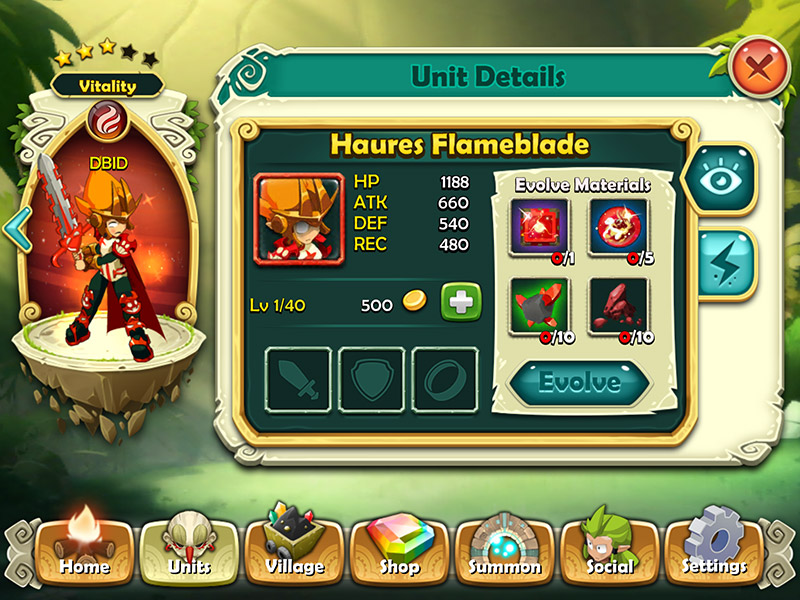
Task: Select the spiked mace evolve material
Action: [539, 304]
